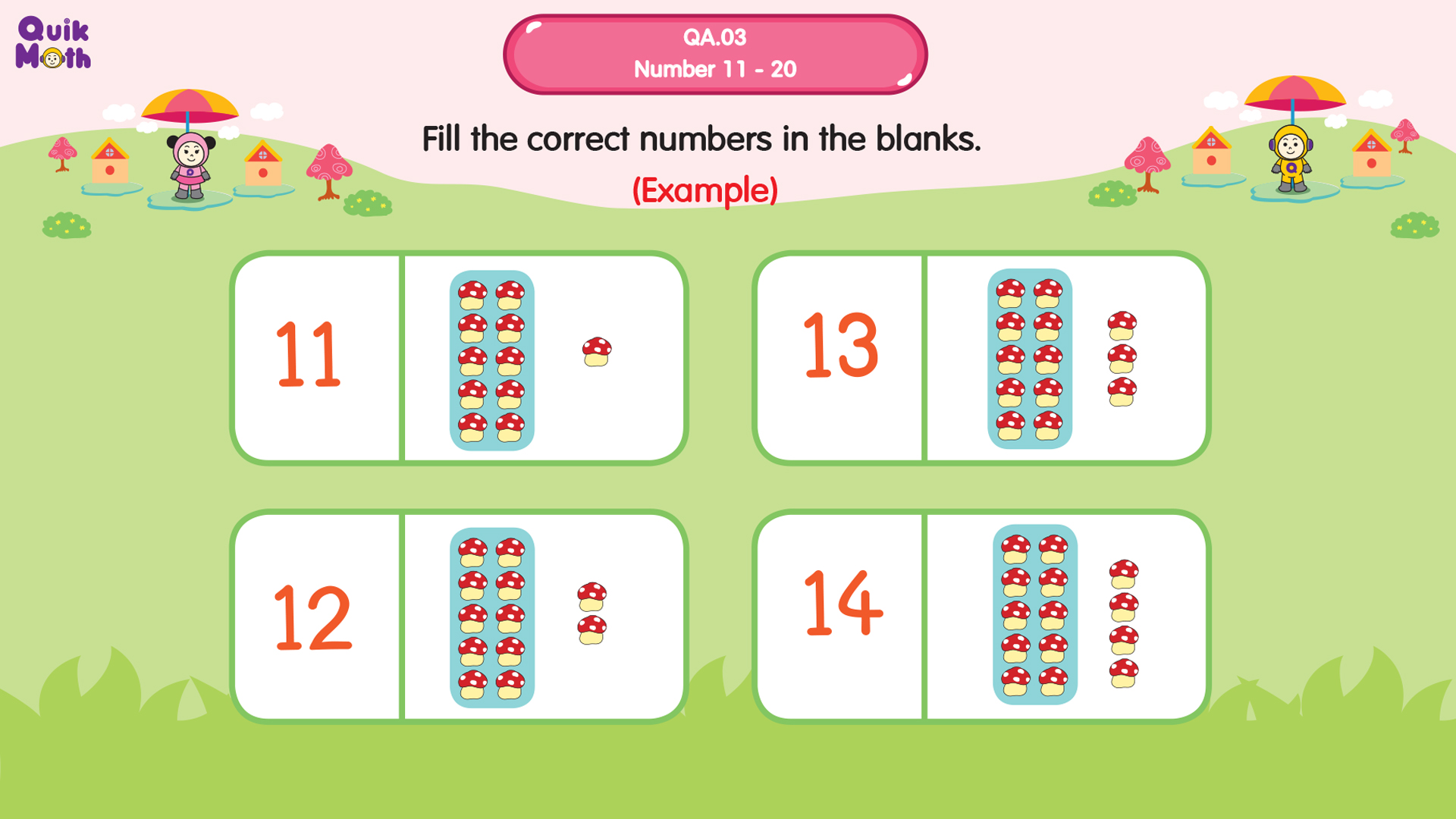1456x819 pixels.
Task: Pick the number 13 mushroom card
Action: pyautogui.click(x=981, y=358)
